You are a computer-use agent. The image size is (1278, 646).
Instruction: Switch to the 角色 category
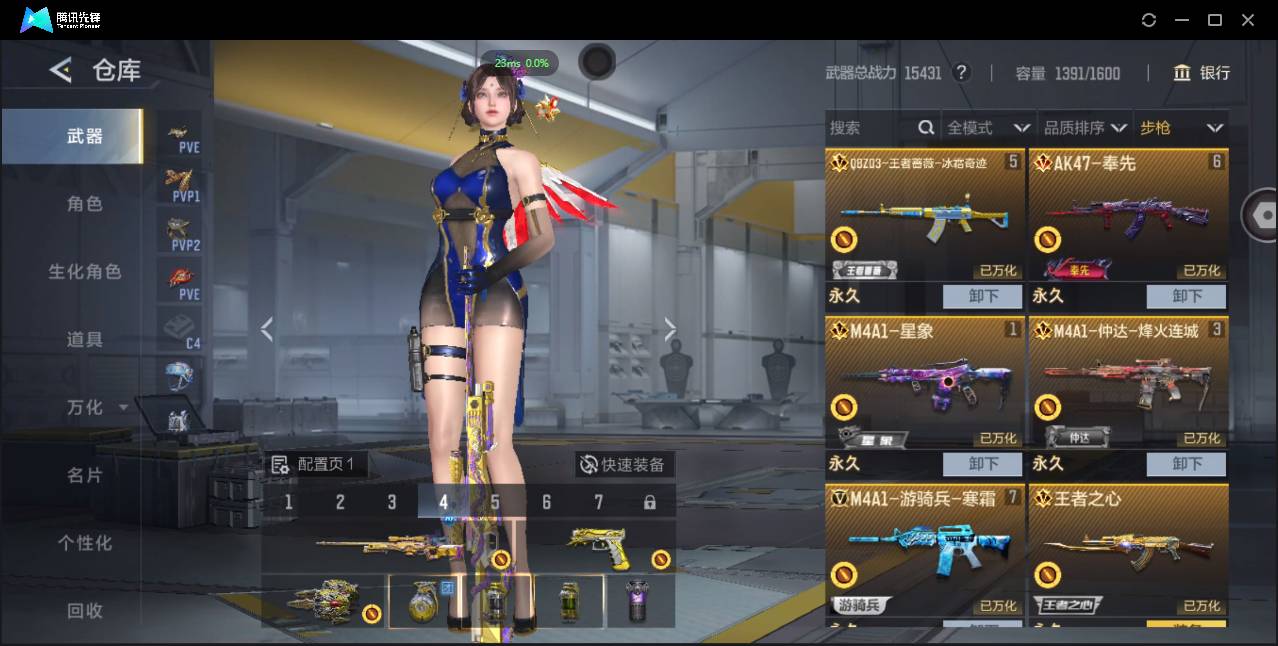point(85,204)
